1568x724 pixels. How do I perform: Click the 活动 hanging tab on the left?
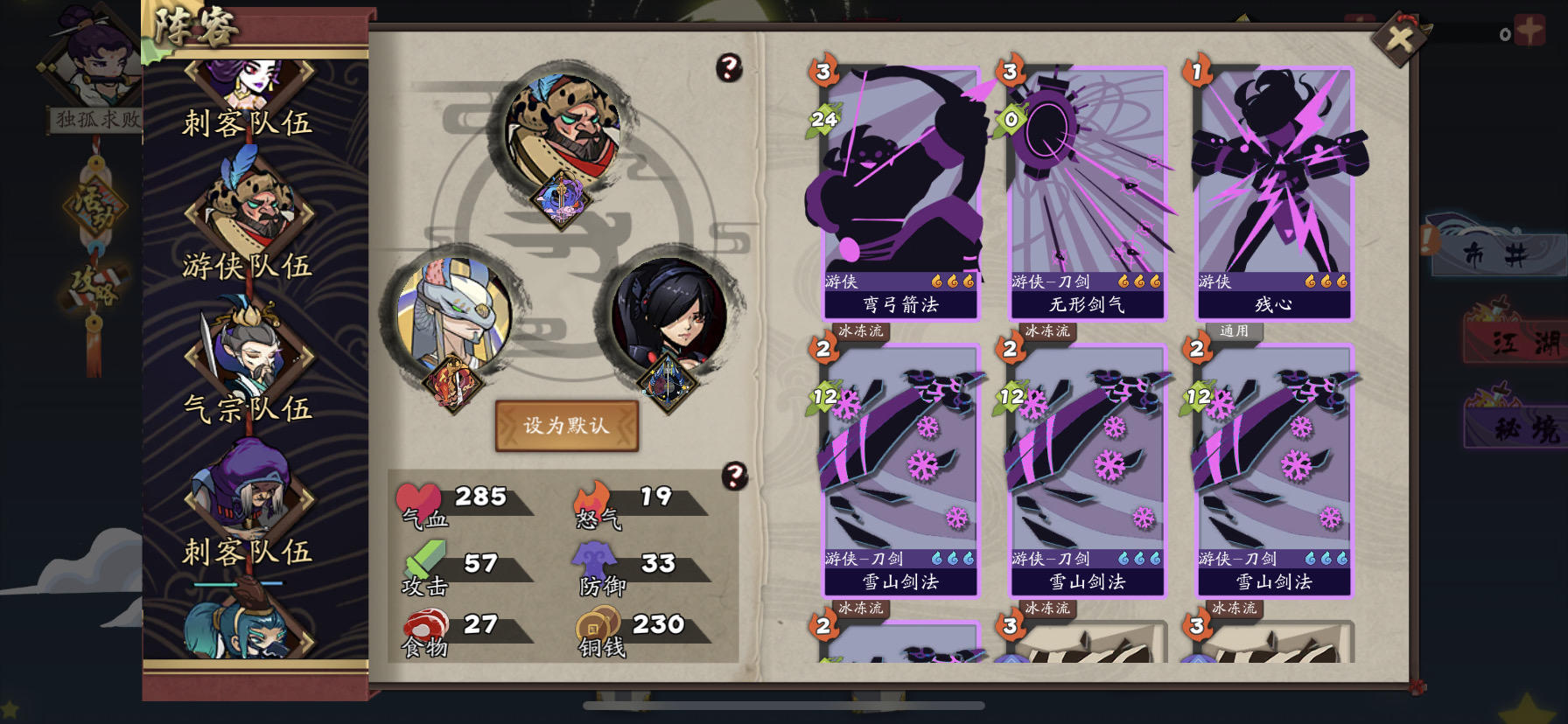click(x=96, y=205)
